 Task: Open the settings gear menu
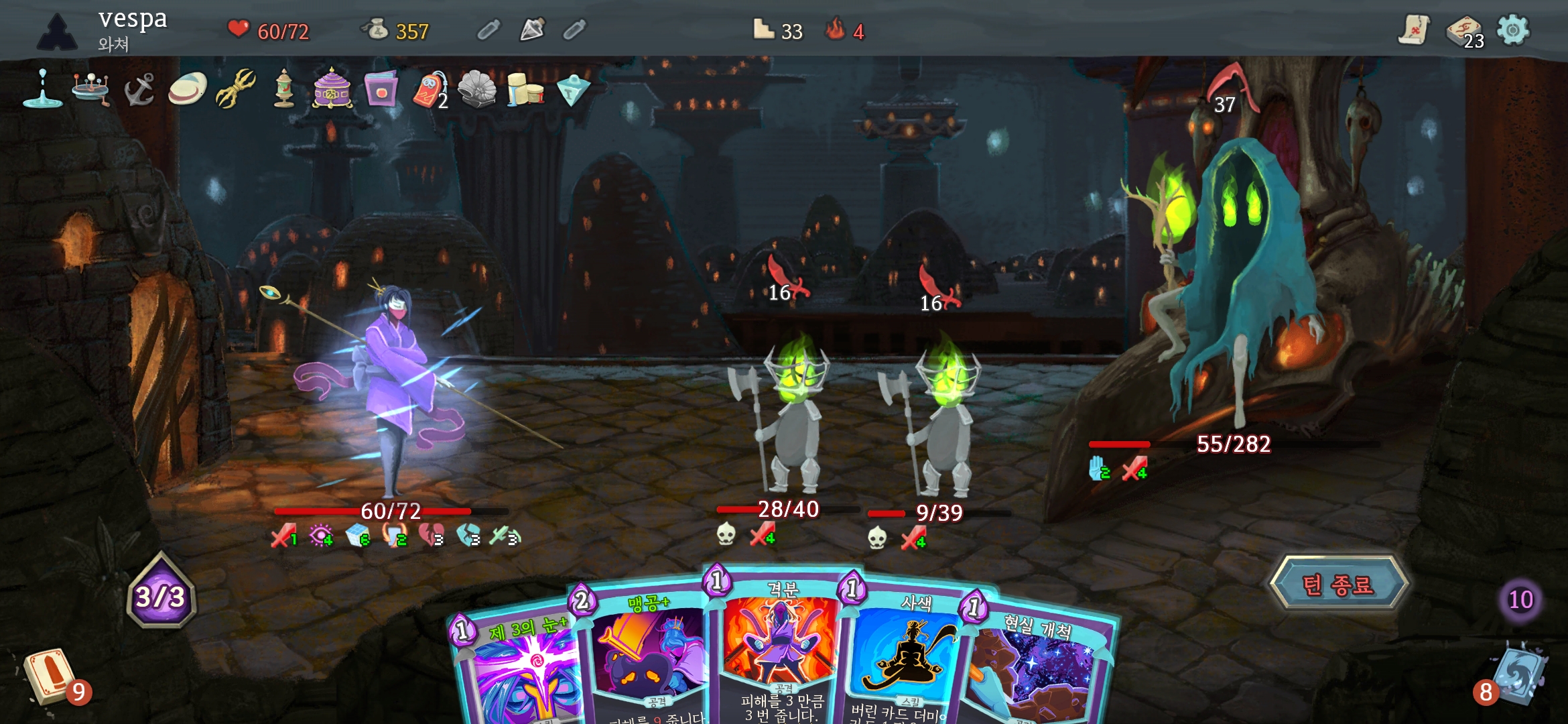pyautogui.click(x=1512, y=30)
